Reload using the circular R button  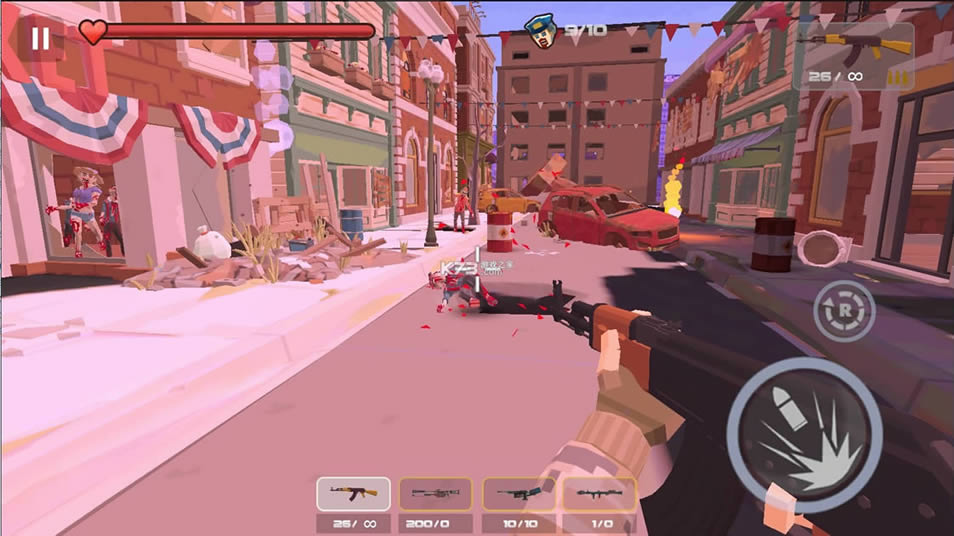pyautogui.click(x=844, y=311)
